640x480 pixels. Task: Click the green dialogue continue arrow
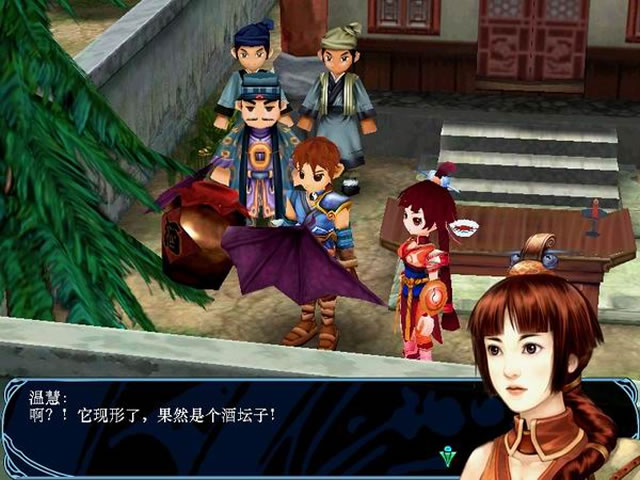pyautogui.click(x=447, y=457)
